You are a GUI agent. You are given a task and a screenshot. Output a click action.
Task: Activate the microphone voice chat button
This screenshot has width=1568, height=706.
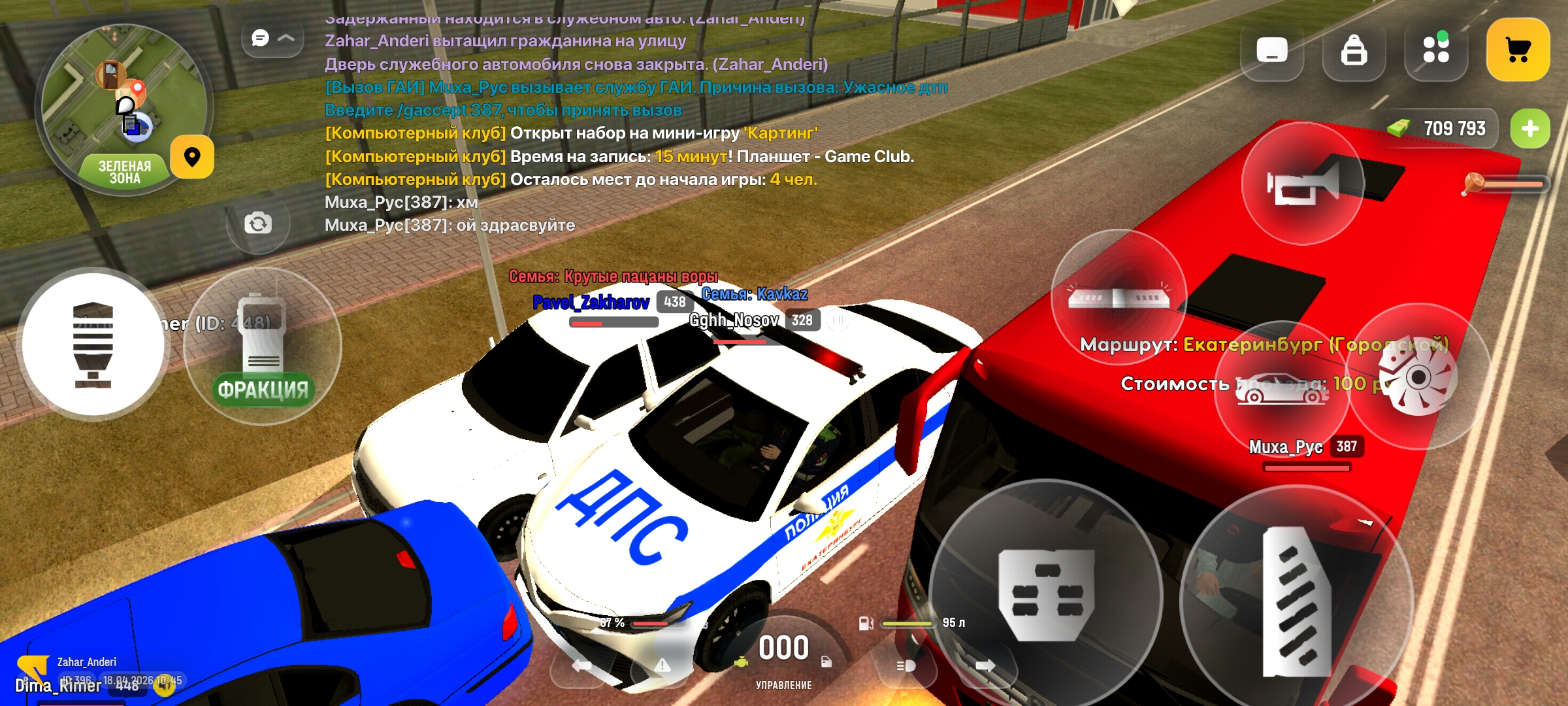[93, 345]
